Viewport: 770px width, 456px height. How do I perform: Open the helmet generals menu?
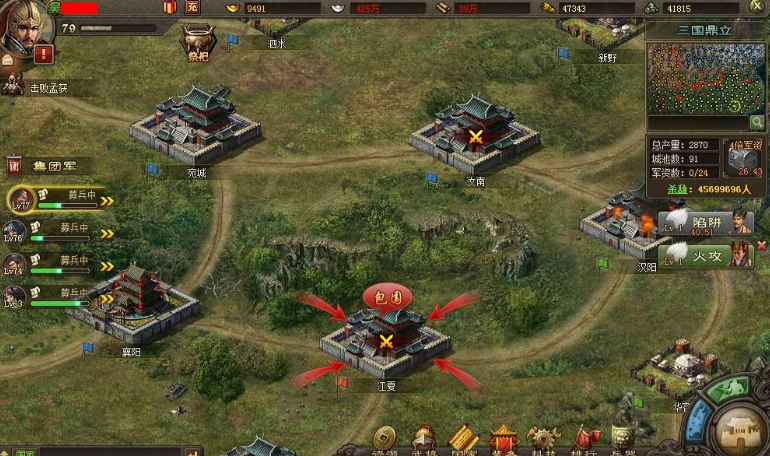click(424, 439)
